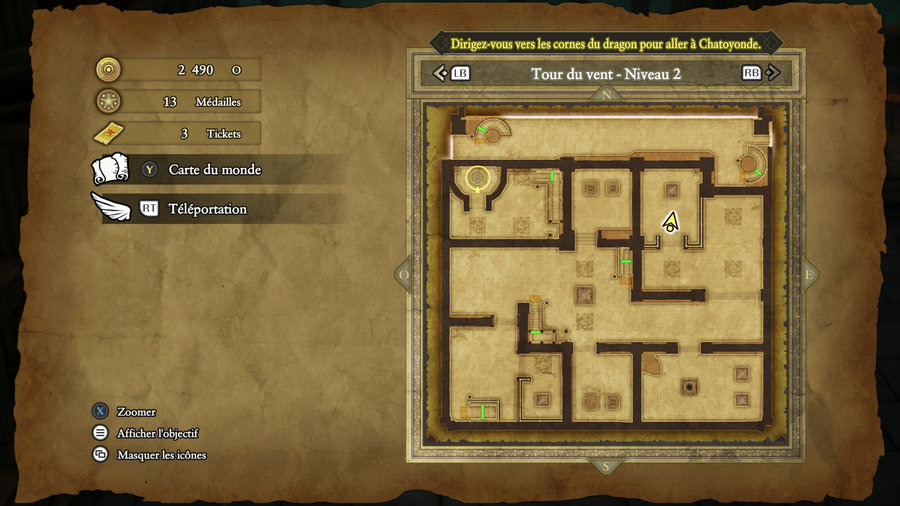Go to the previous tower level arrow
The height and width of the screenshot is (506, 900).
pos(439,73)
